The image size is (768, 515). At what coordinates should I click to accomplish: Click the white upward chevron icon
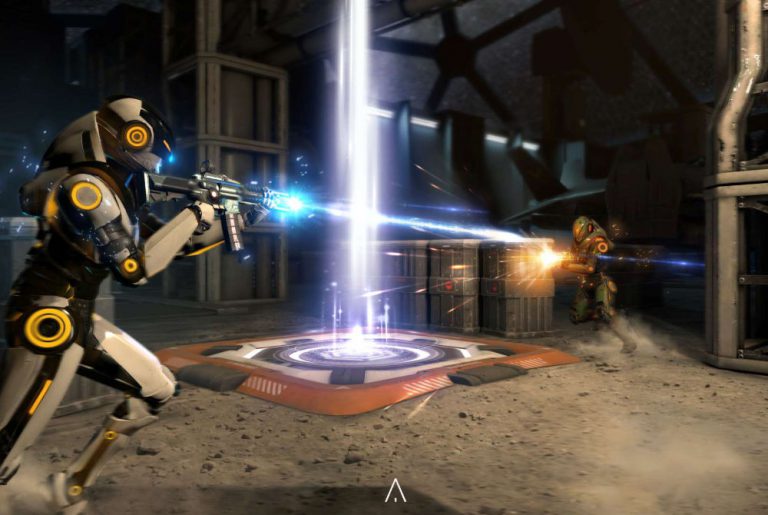coord(395,490)
